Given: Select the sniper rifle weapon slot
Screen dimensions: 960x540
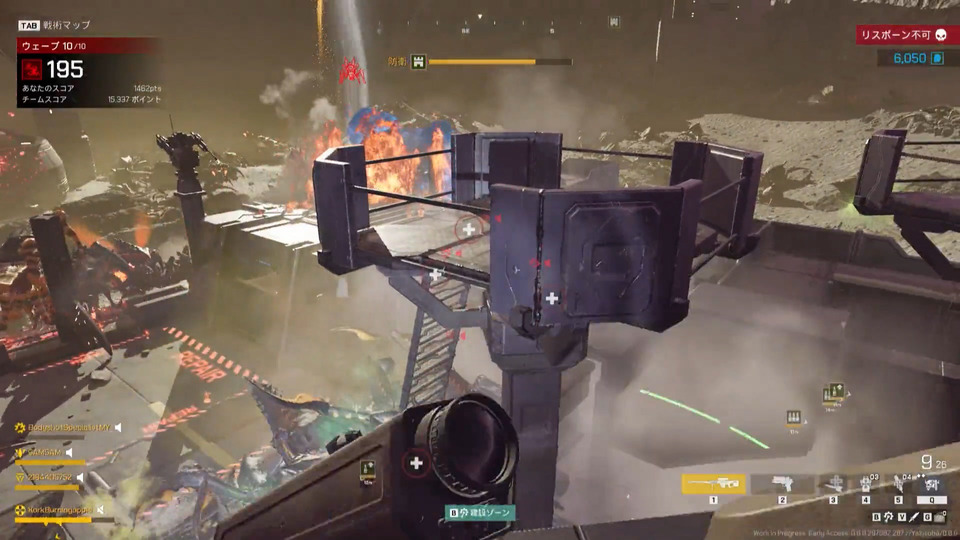Looking at the screenshot, I should (713, 484).
